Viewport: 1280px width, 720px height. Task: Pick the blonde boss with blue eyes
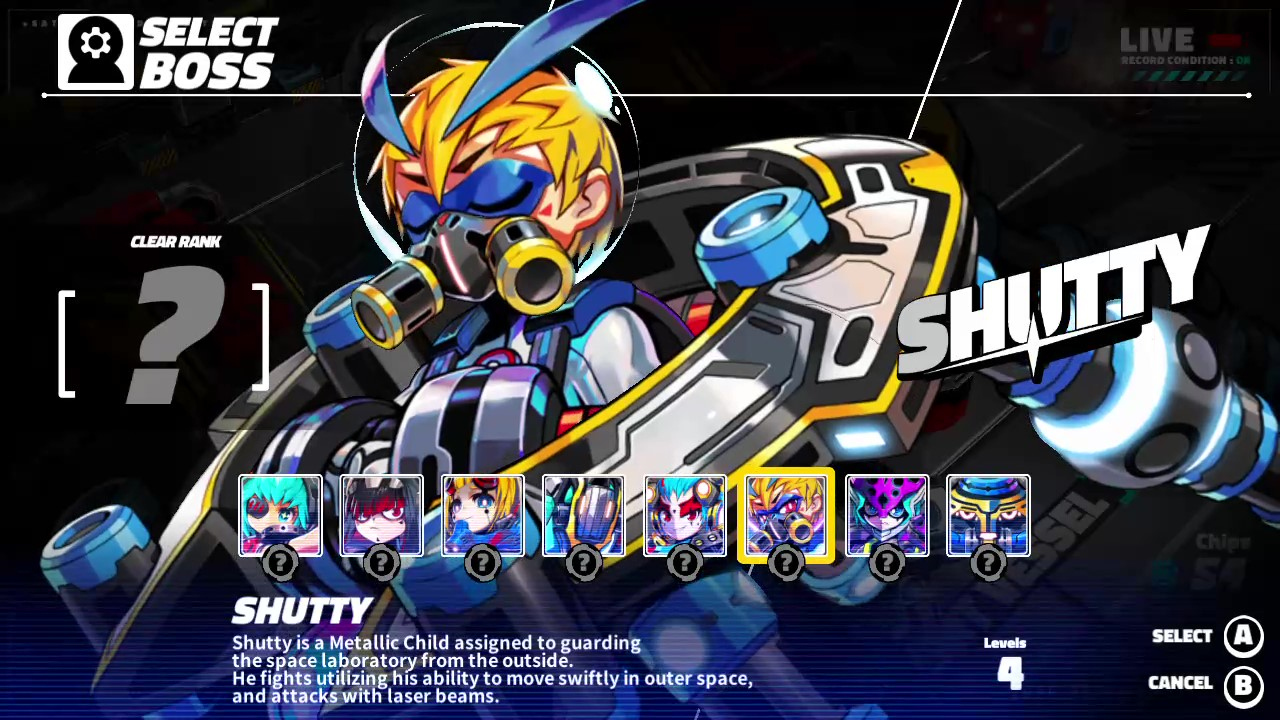pyautogui.click(x=482, y=515)
